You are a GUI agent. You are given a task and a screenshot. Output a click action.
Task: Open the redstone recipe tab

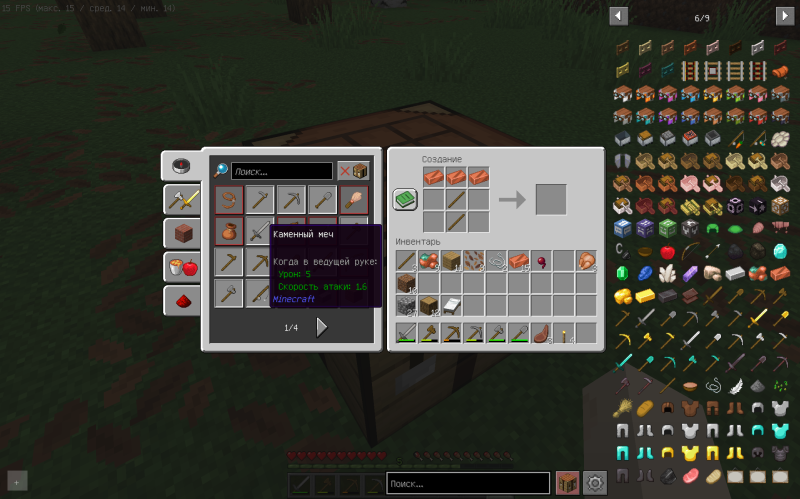(x=181, y=300)
